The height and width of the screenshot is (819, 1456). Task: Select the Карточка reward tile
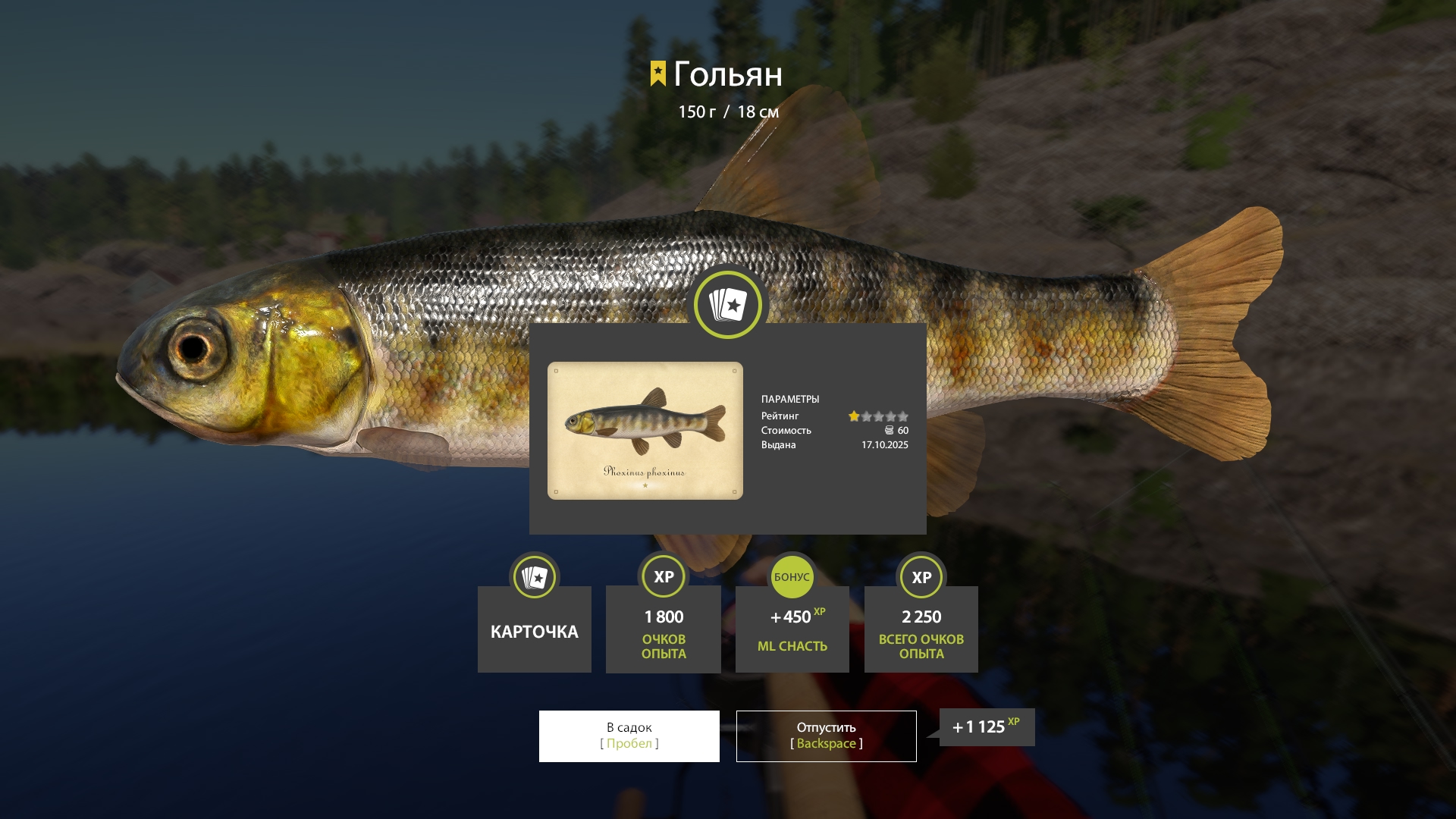tap(534, 629)
